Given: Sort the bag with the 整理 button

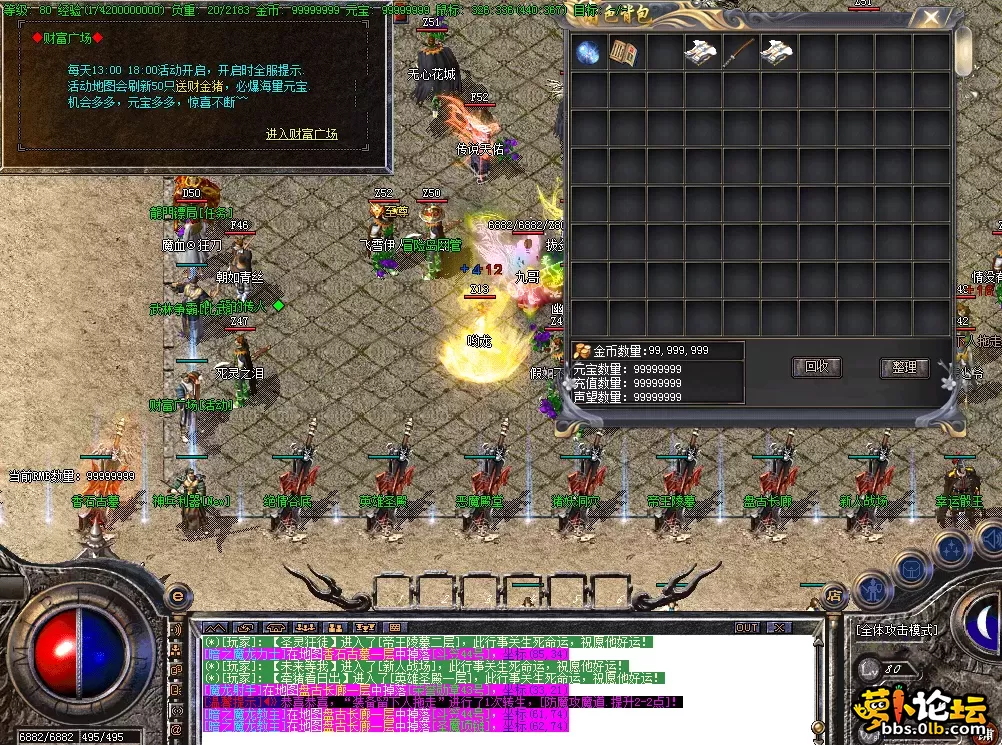Looking at the screenshot, I should point(904,367).
